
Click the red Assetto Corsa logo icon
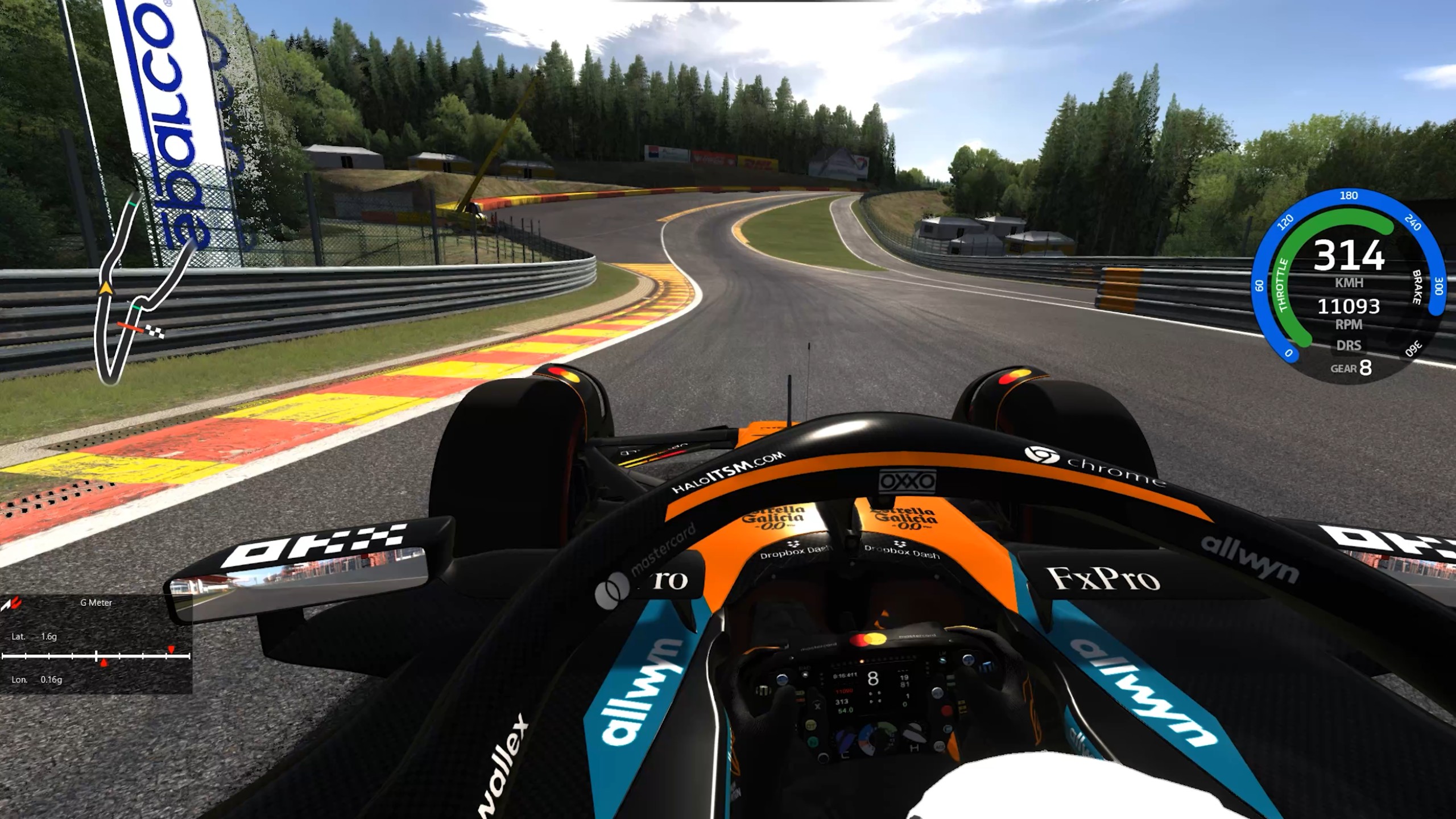(11, 603)
